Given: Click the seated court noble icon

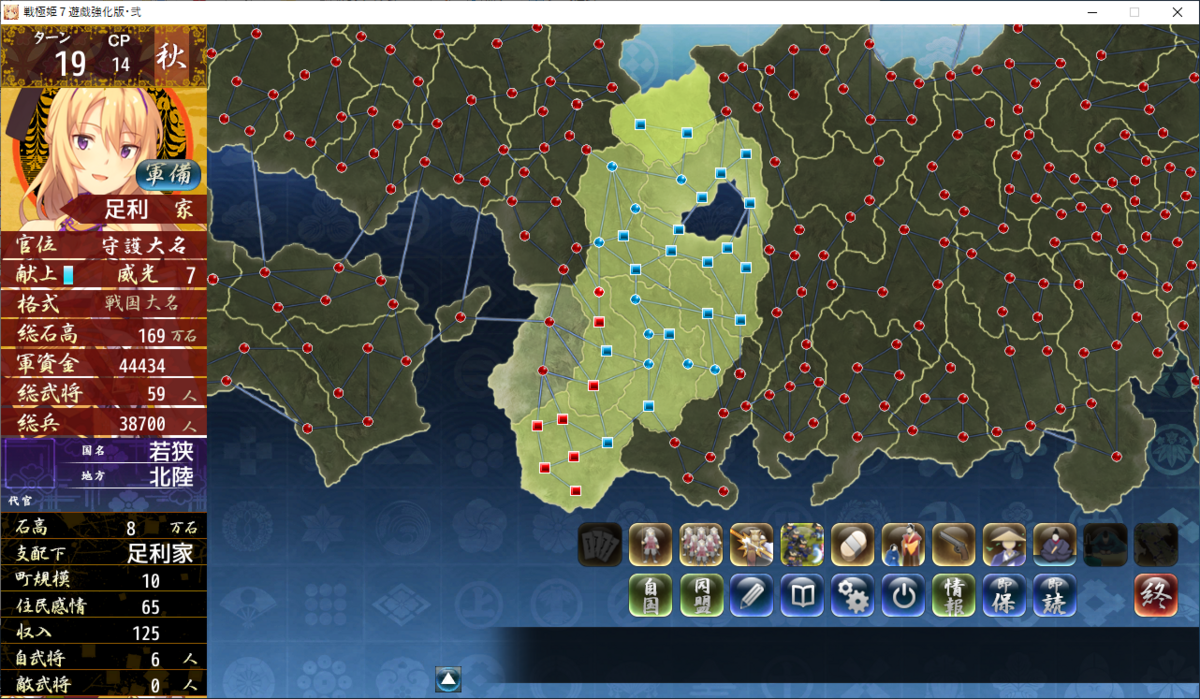Looking at the screenshot, I should pyautogui.click(x=1054, y=545).
